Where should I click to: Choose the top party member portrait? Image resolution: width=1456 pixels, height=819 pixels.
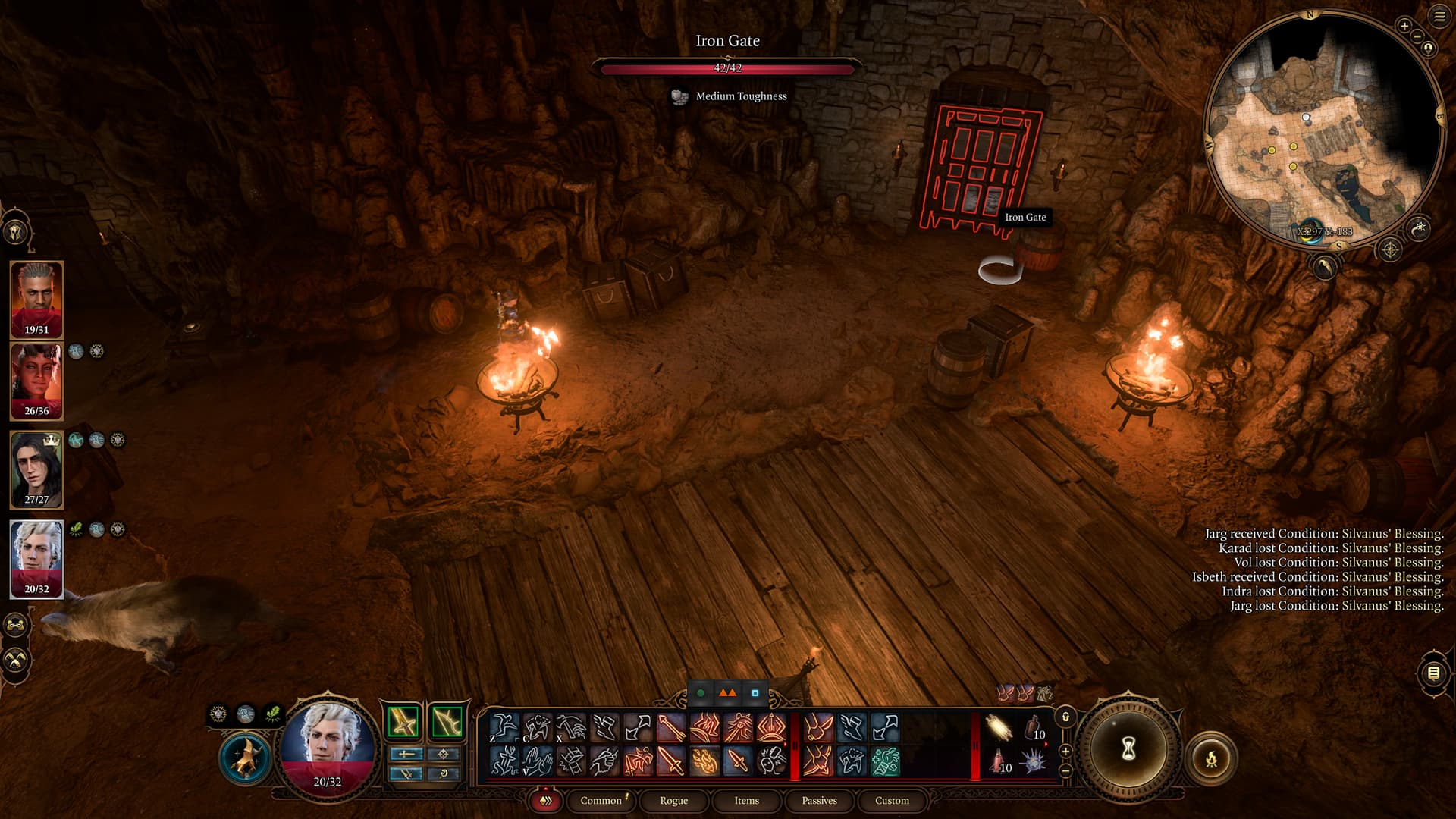tap(36, 299)
